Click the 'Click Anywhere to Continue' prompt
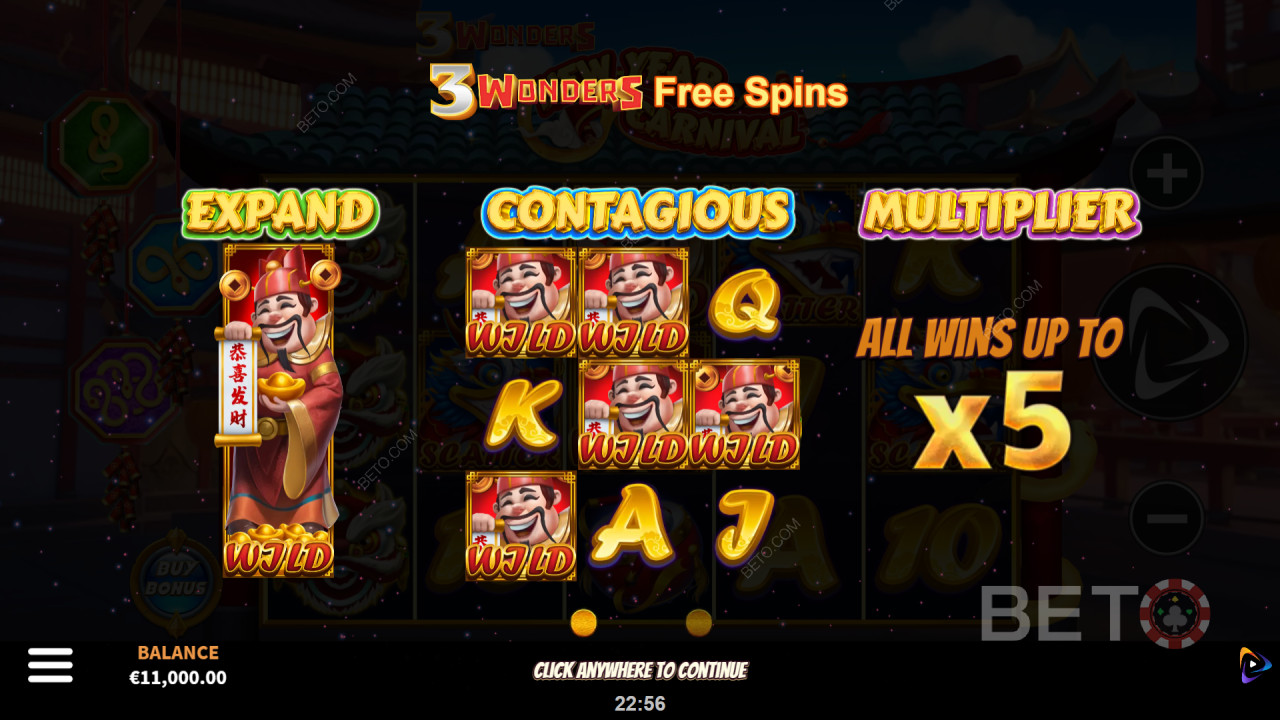Screen dimensions: 1280x720 click(x=640, y=670)
